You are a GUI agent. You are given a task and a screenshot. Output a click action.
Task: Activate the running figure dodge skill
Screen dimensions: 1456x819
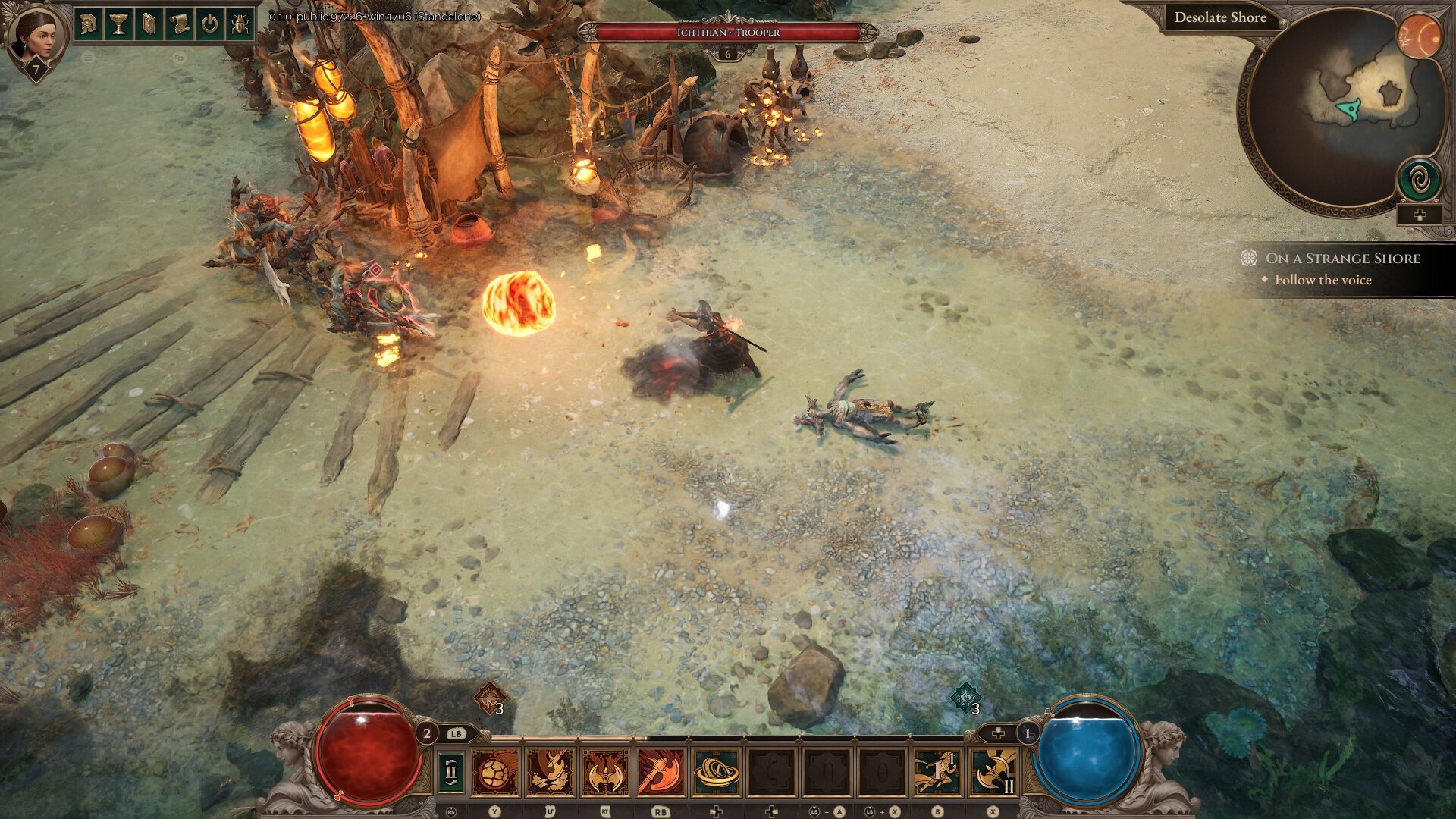(936, 772)
